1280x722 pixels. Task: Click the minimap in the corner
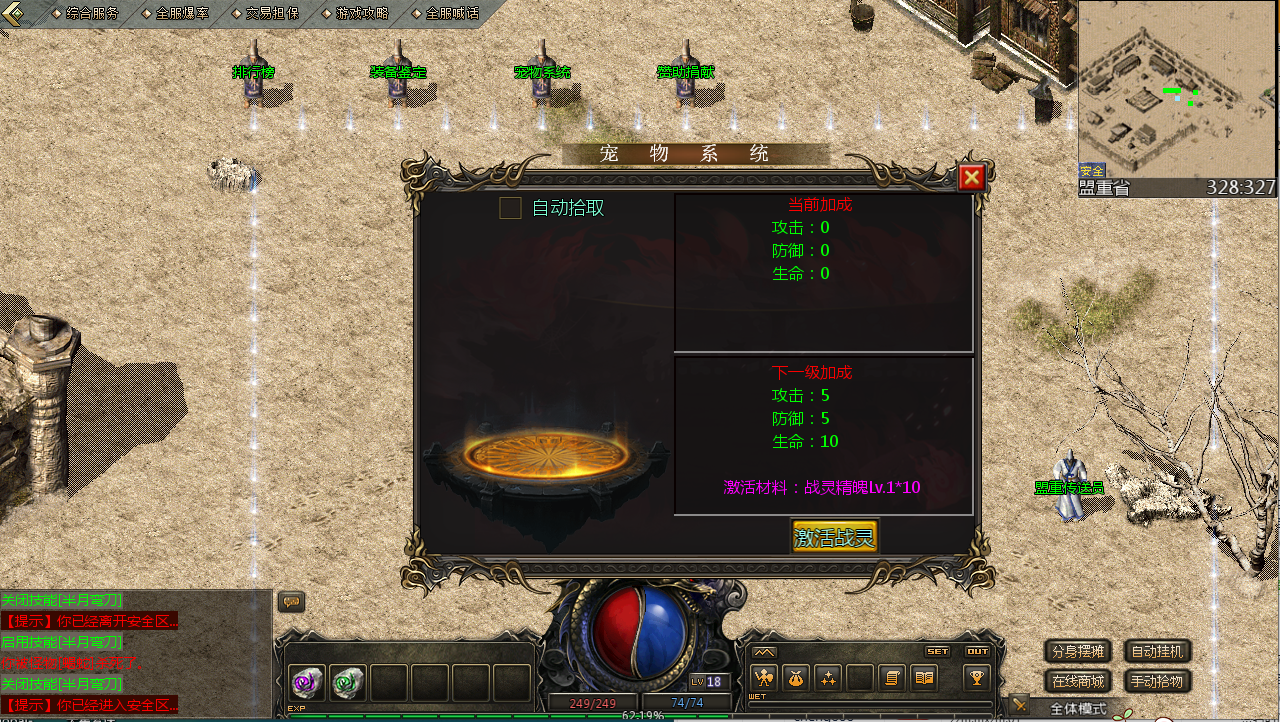[x=1178, y=90]
